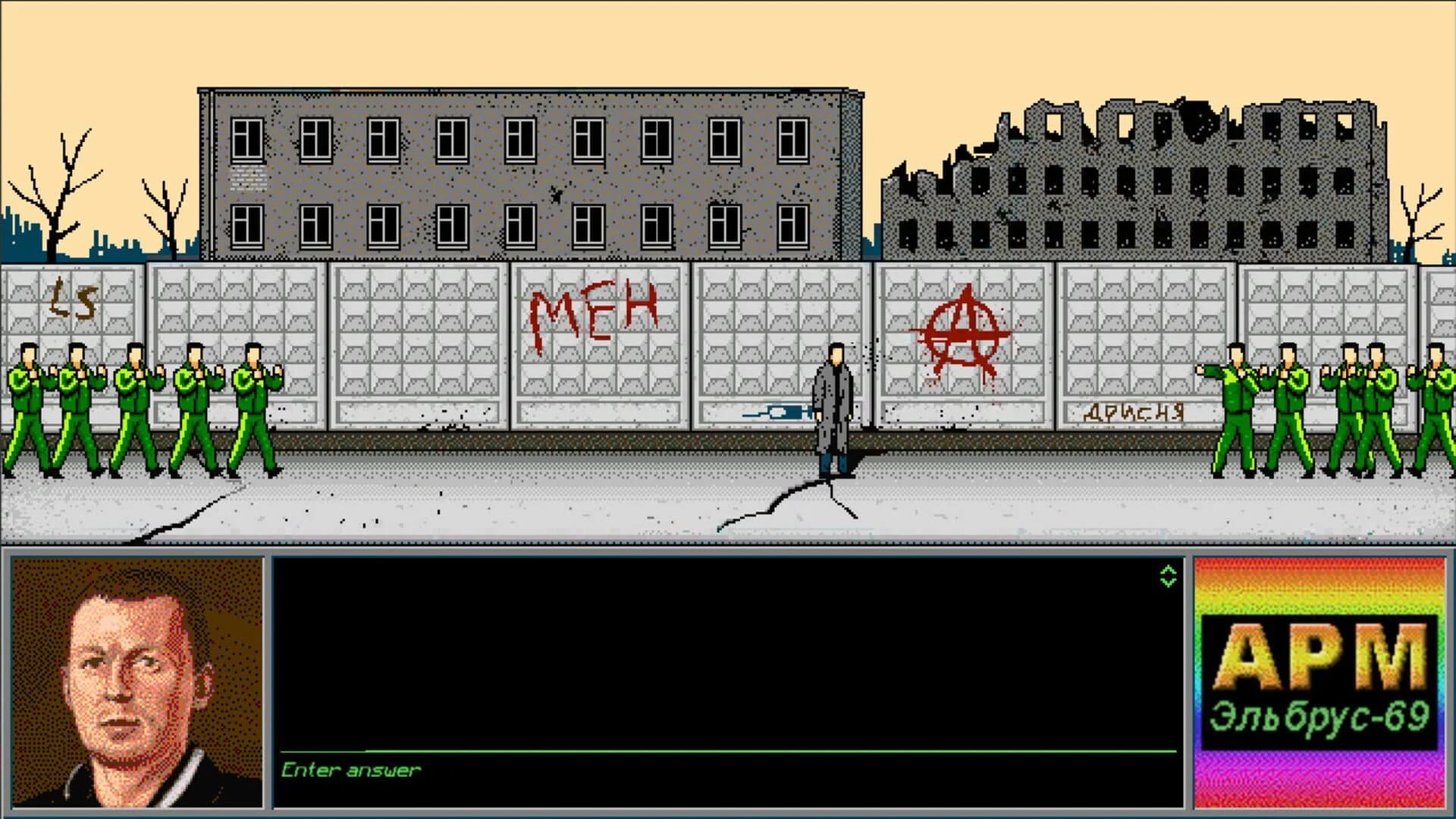The height and width of the screenshot is (819, 1456).
Task: Click the 'ДРИСНЯ' graffiti text
Action: [1135, 412]
